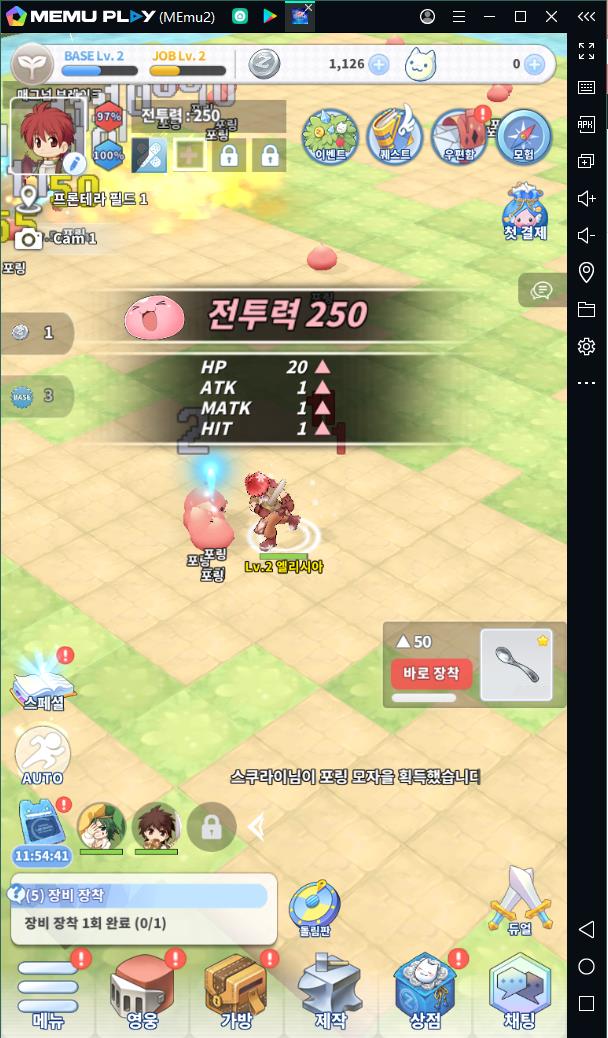The image size is (608, 1038).
Task: Open the 퀘스트 quest scroll icon
Action: [x=395, y=136]
